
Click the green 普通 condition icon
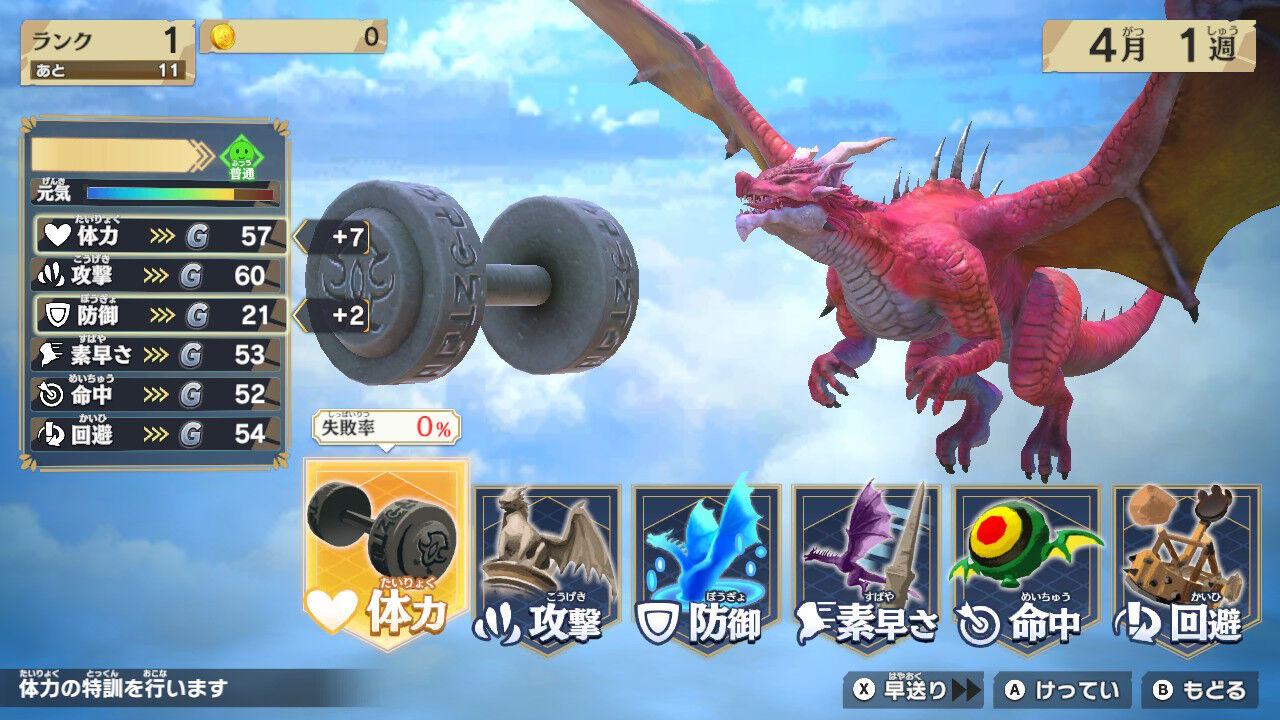240,155
